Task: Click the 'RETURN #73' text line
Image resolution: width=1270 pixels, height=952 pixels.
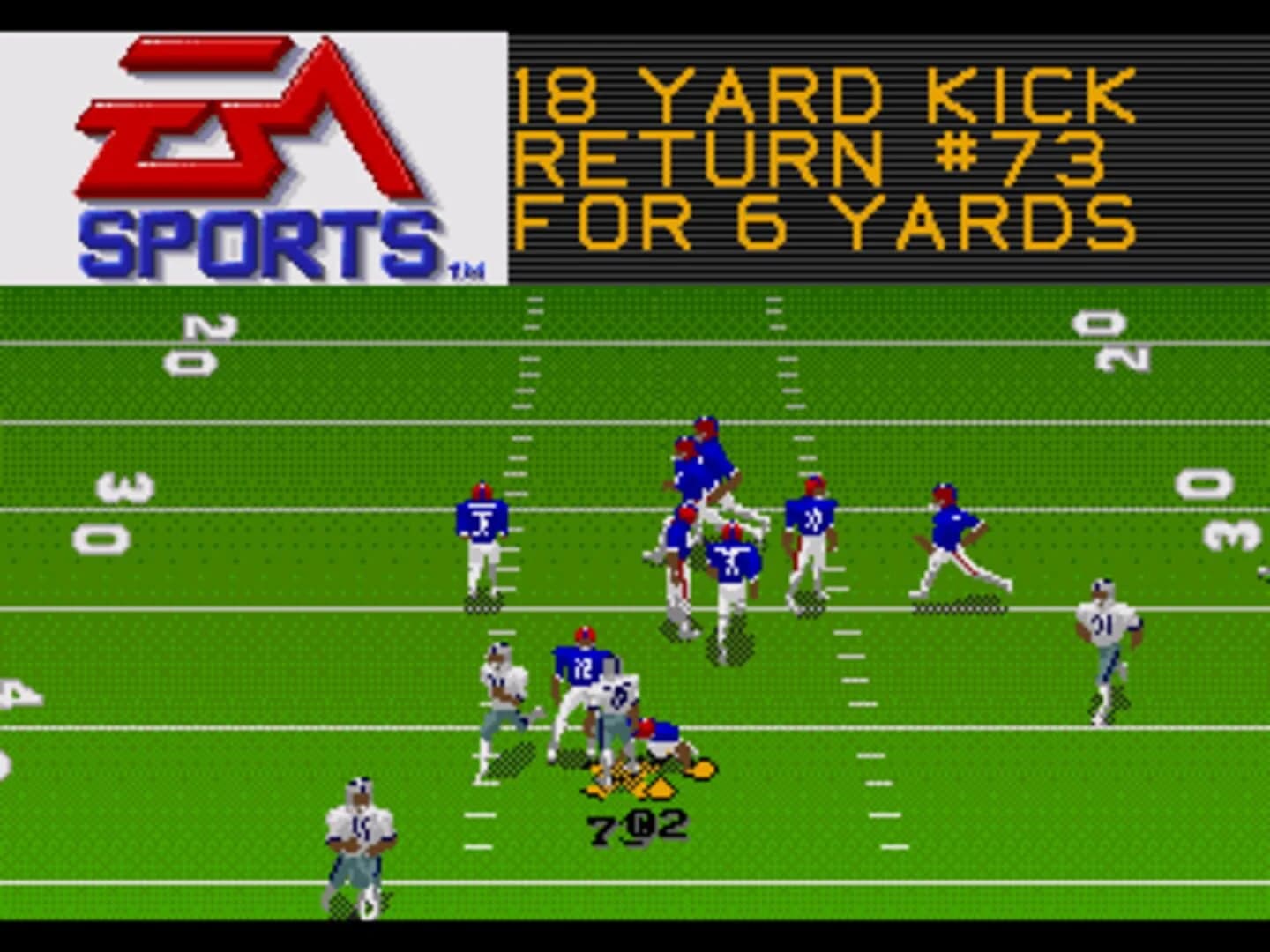Action: tap(820, 159)
